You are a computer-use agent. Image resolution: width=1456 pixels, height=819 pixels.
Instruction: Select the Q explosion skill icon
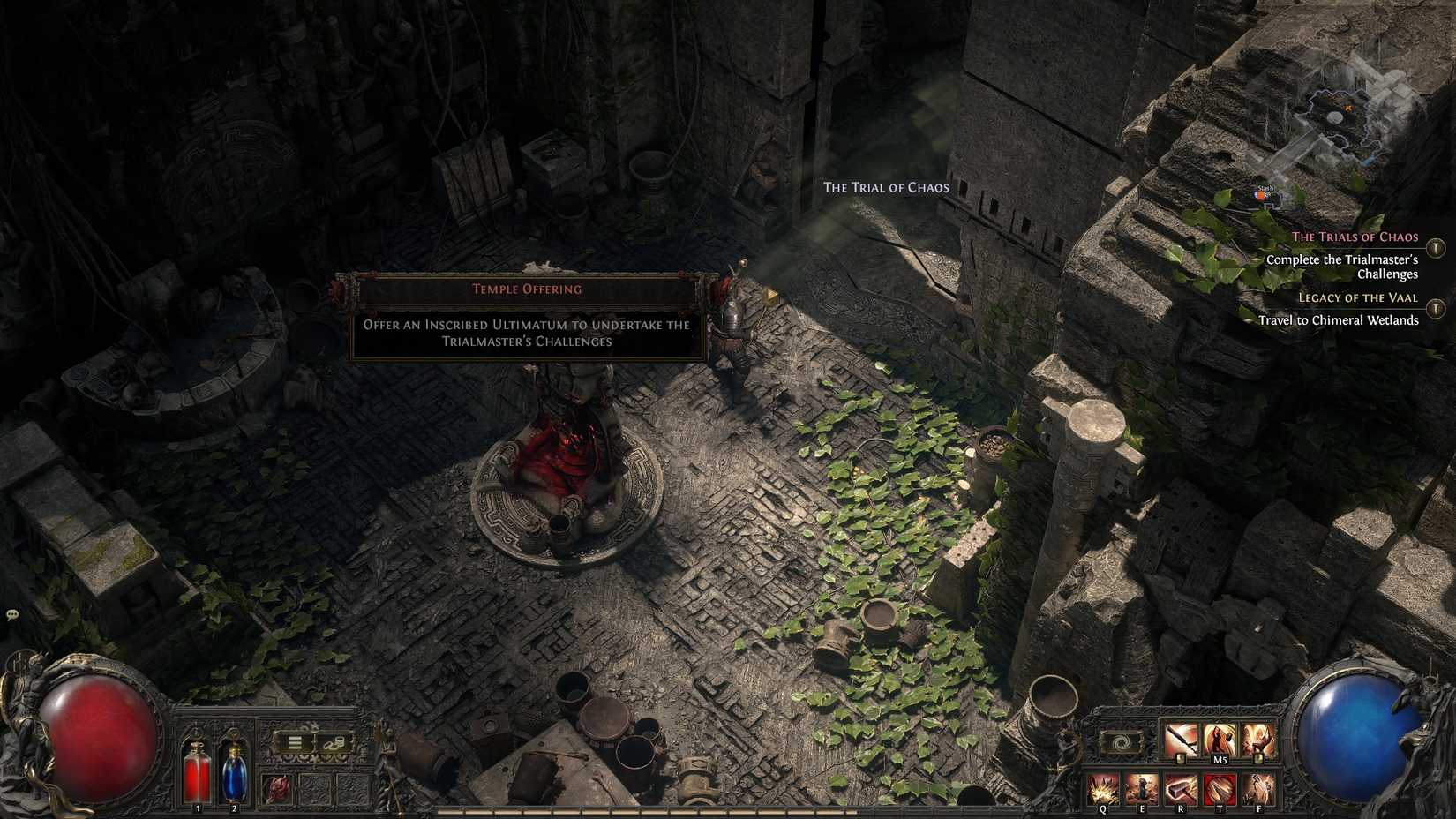tap(1105, 788)
